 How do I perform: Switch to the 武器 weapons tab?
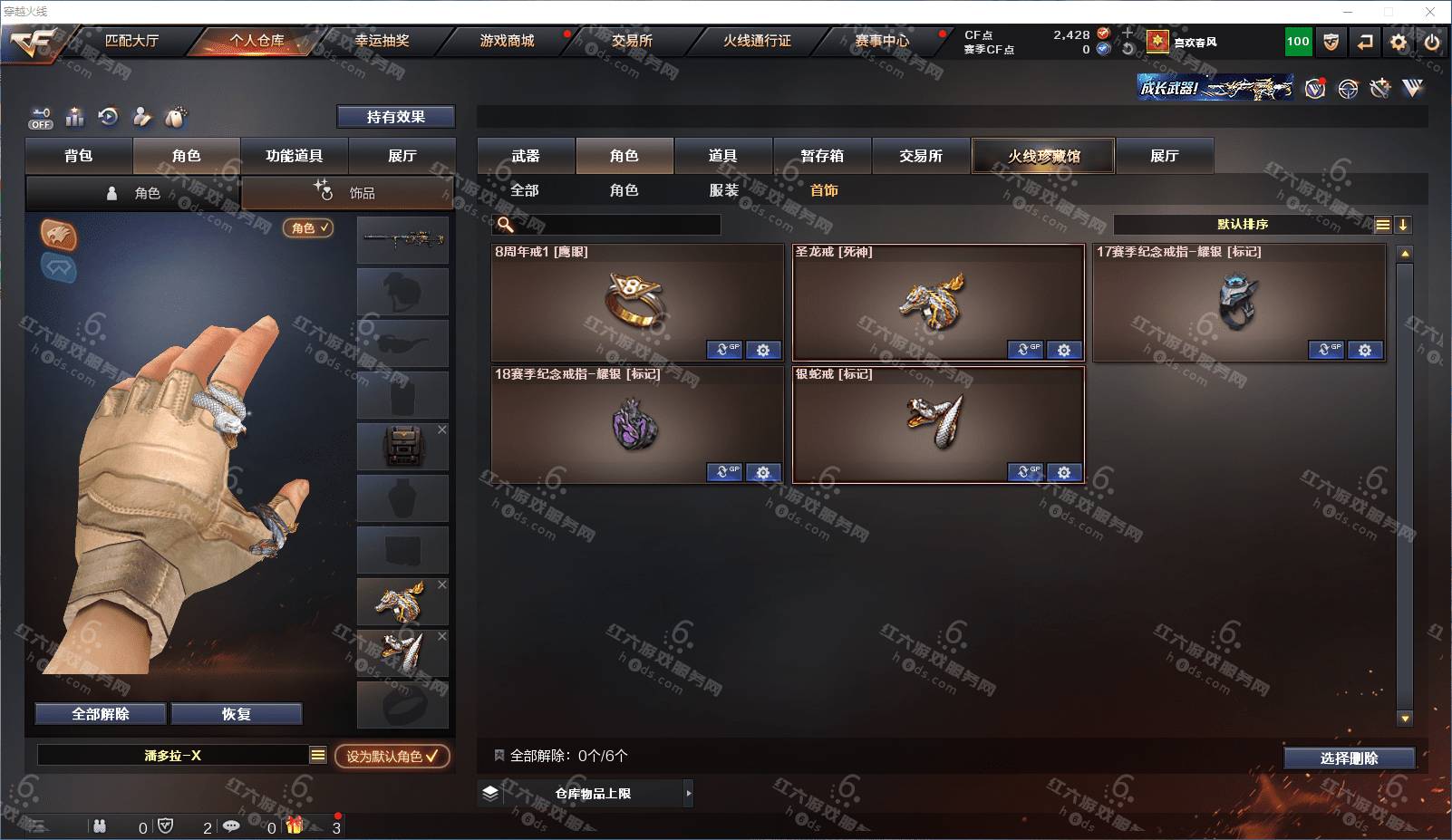point(526,156)
